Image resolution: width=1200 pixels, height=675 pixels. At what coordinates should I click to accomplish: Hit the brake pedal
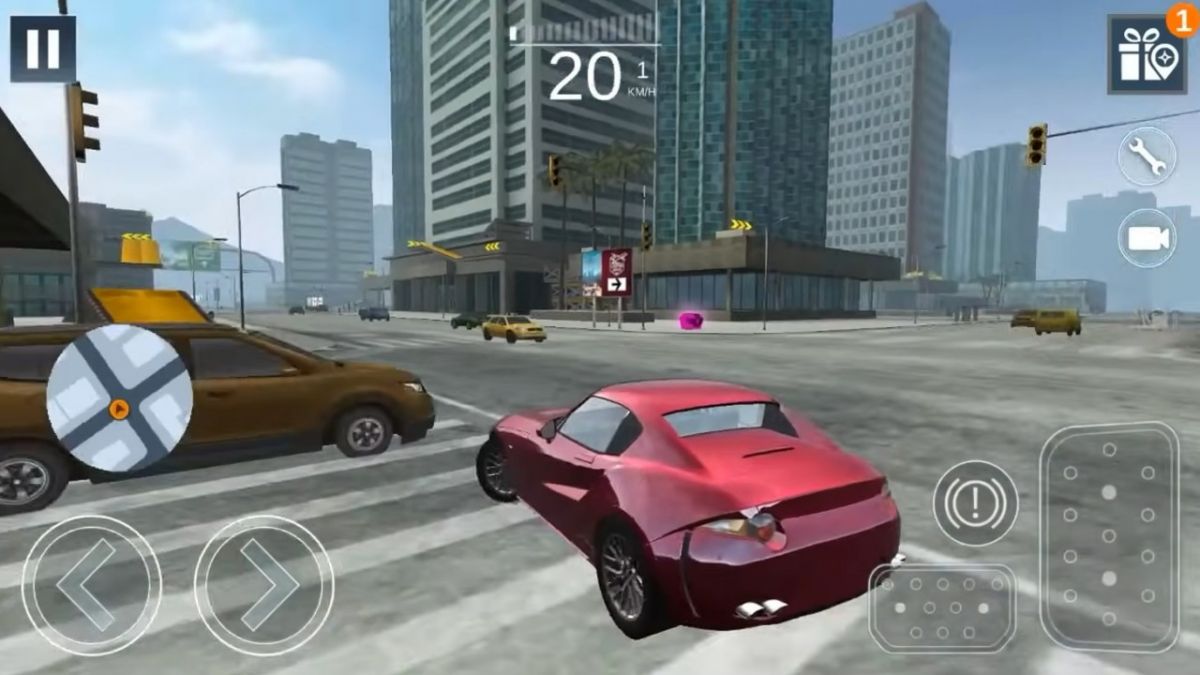coord(942,608)
